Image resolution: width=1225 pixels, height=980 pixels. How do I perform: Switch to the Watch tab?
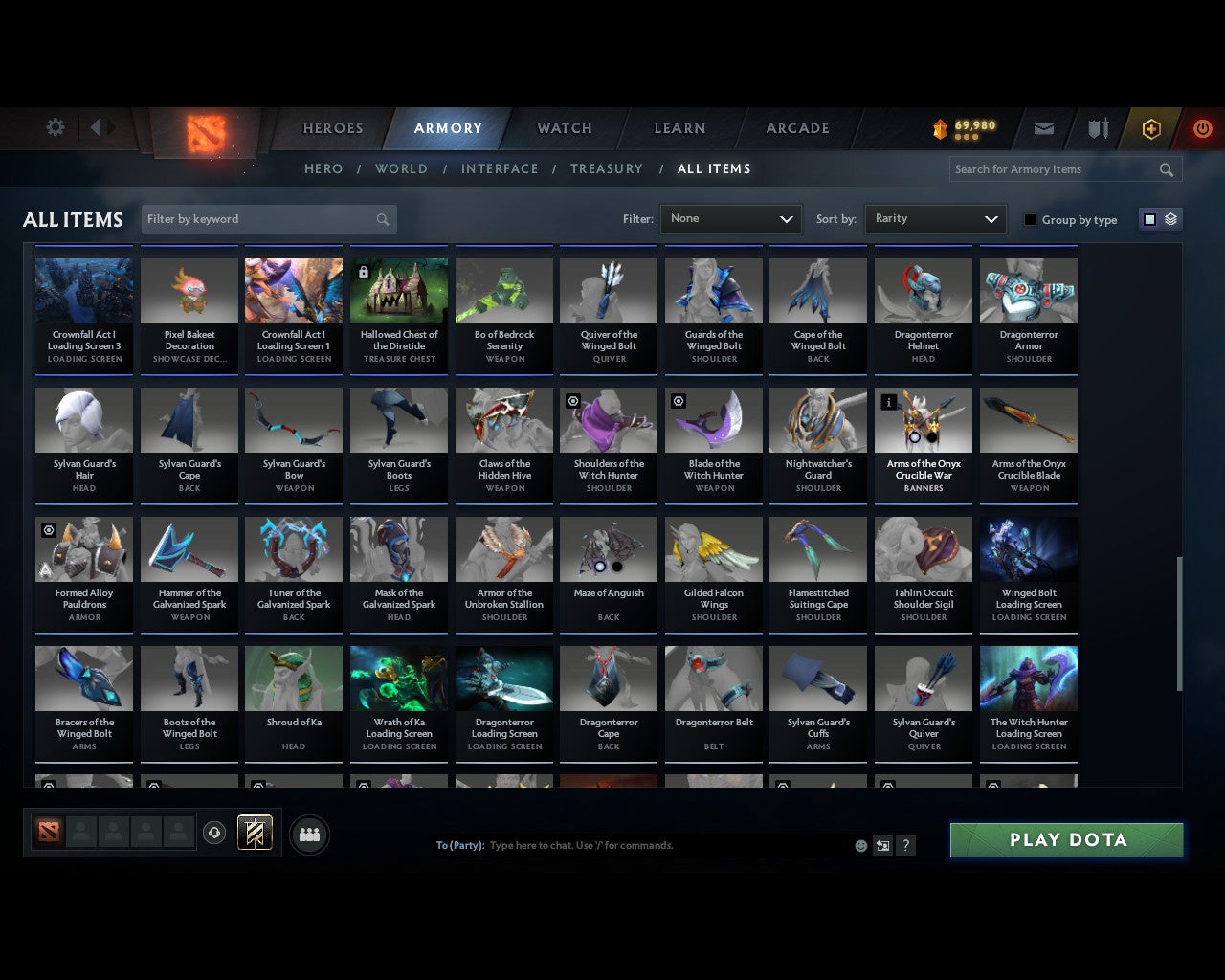pos(564,127)
